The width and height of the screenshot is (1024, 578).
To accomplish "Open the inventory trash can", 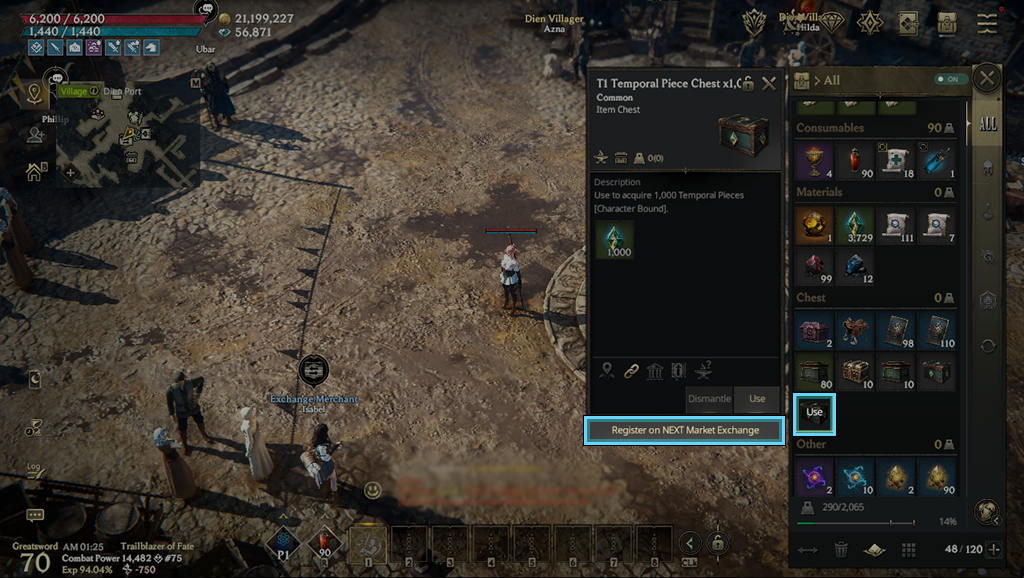I will pyautogui.click(x=841, y=549).
